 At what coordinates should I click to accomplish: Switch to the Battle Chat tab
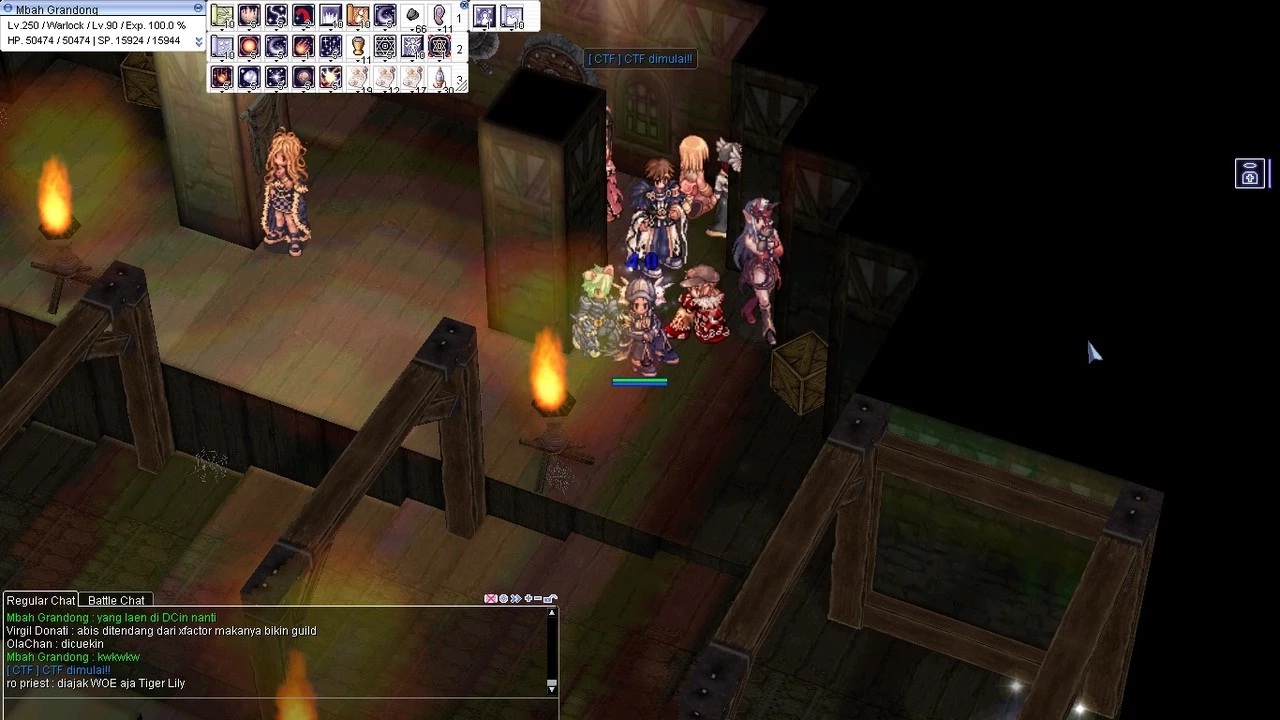pos(115,600)
